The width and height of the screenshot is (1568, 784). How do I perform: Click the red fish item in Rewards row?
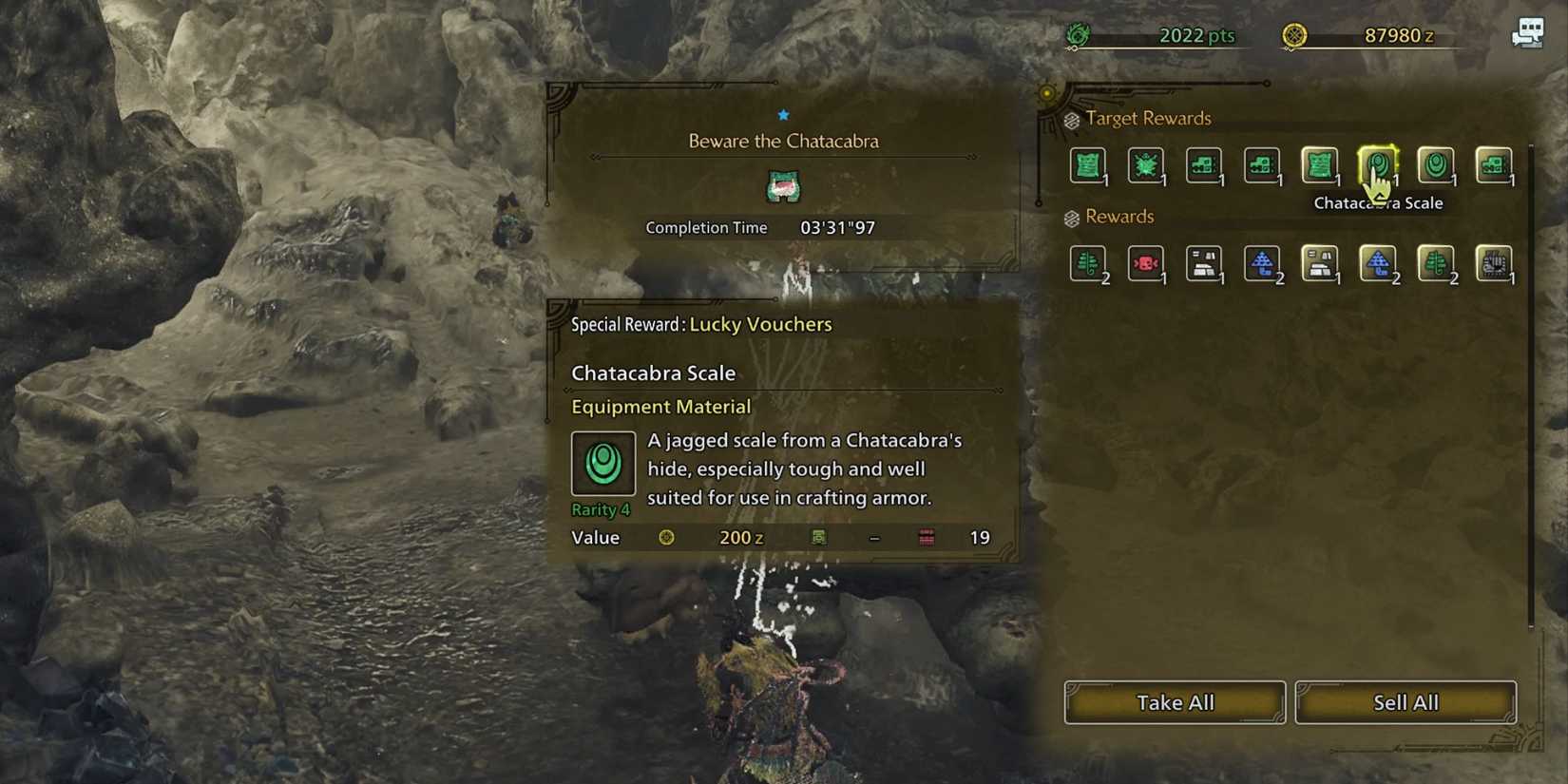(1146, 264)
